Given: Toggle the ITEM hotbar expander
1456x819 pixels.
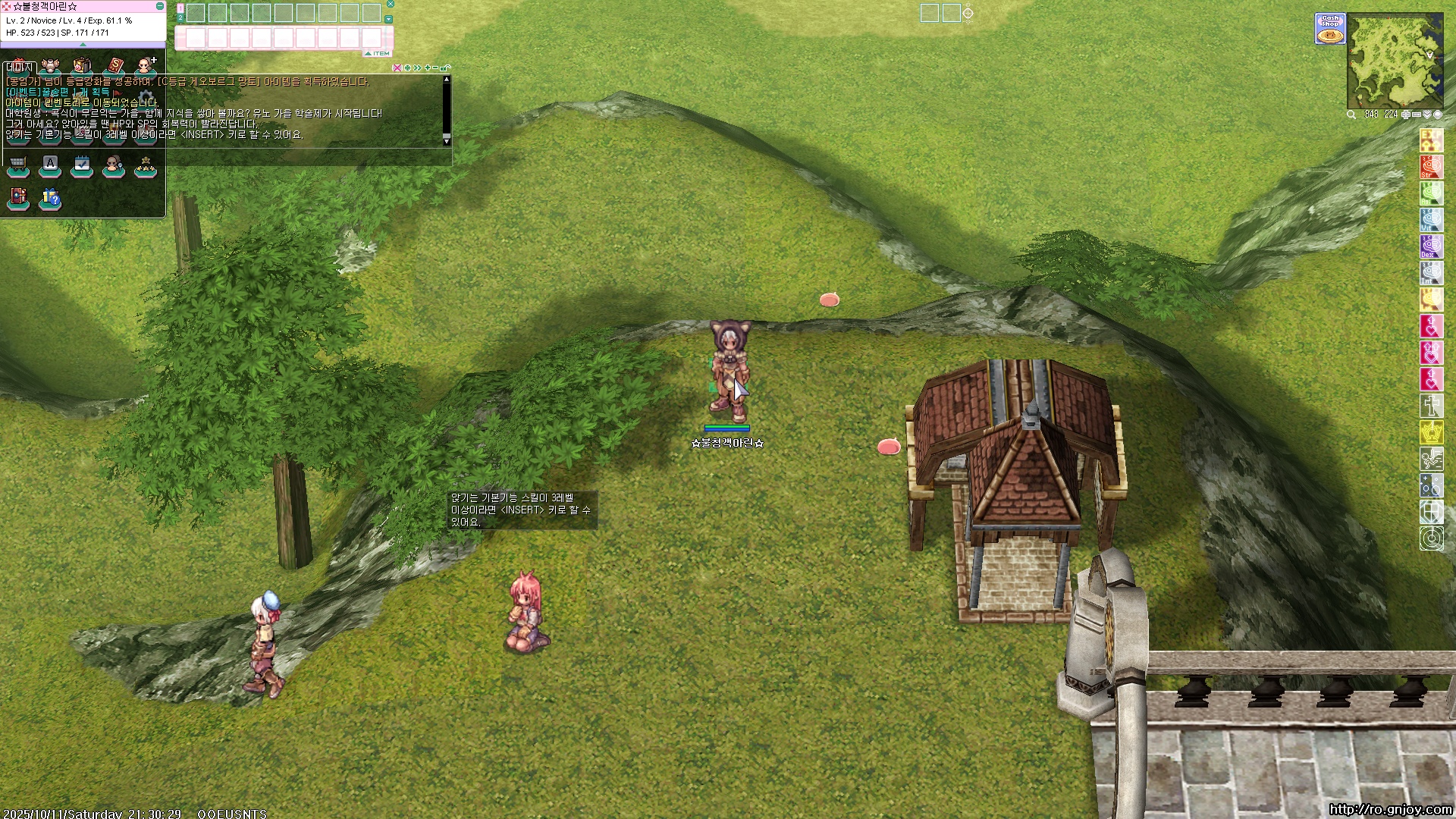Looking at the screenshot, I should click(378, 54).
